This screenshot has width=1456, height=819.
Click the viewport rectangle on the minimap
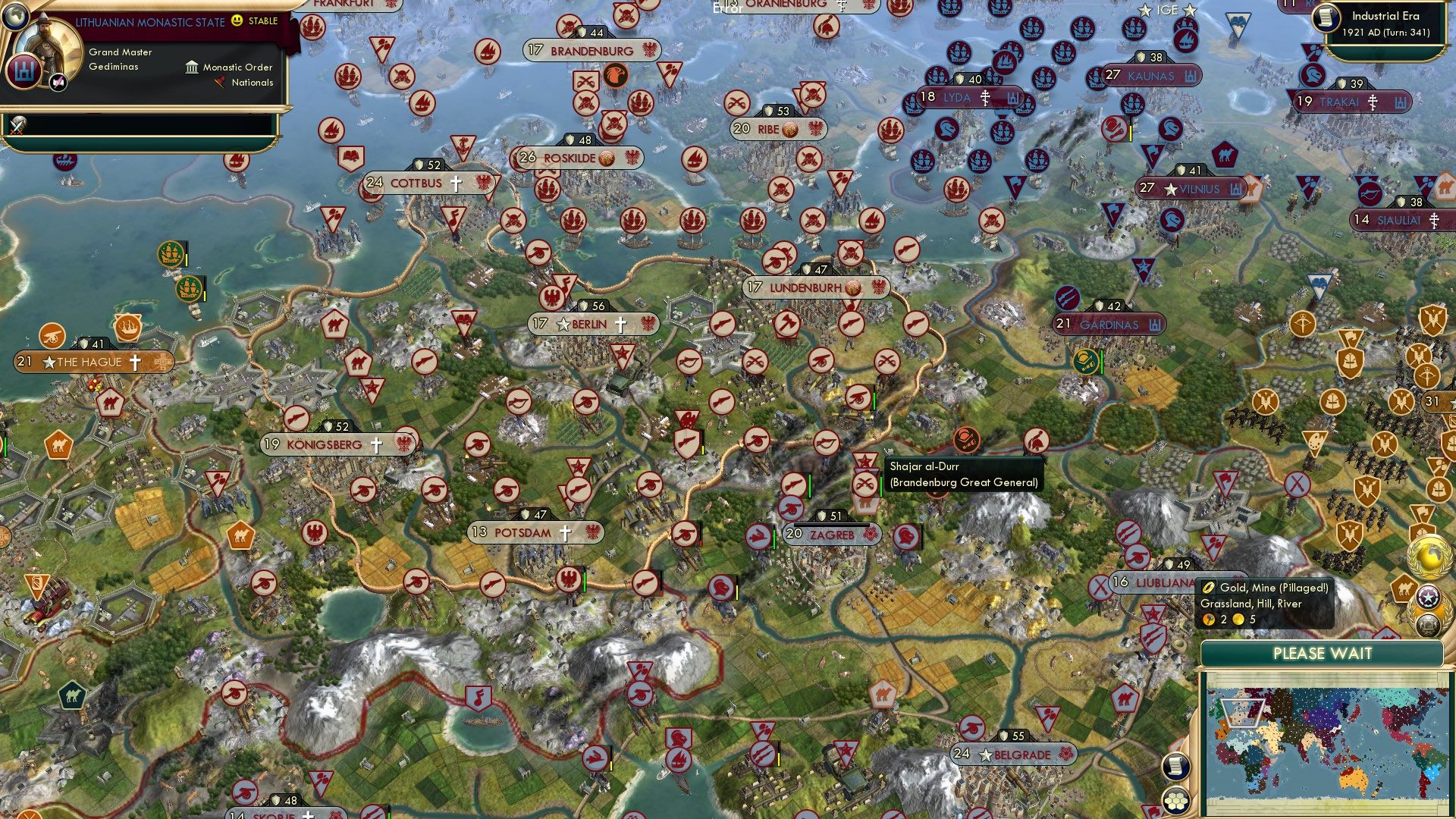1243,712
